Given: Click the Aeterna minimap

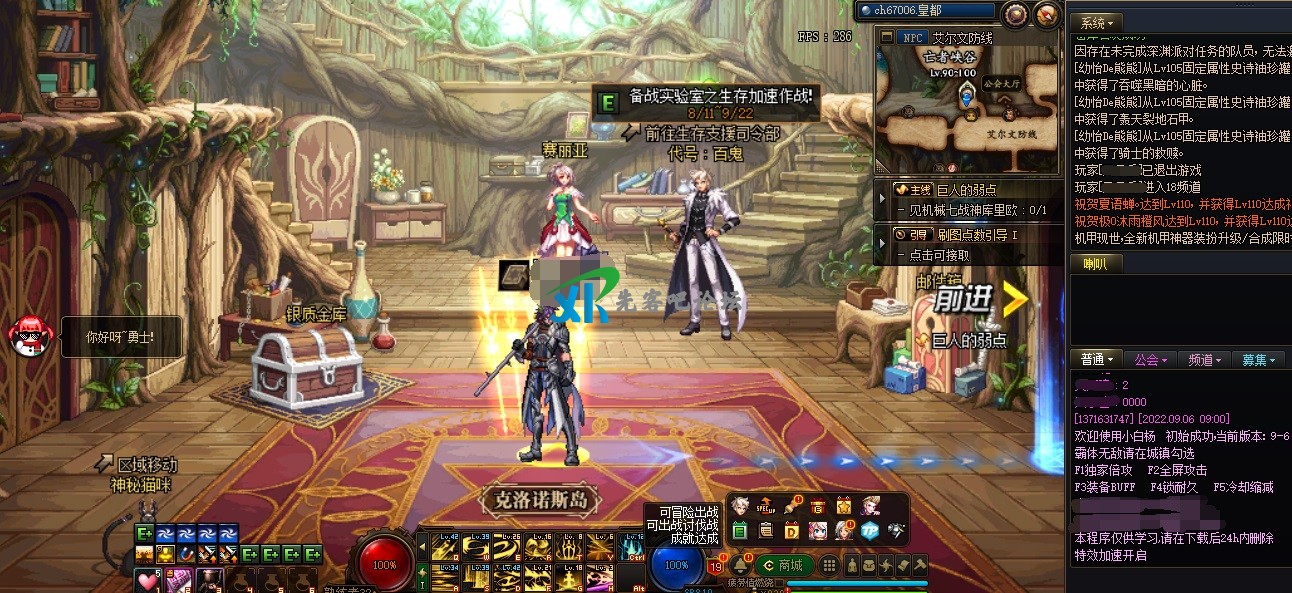Looking at the screenshot, I should click(967, 108).
